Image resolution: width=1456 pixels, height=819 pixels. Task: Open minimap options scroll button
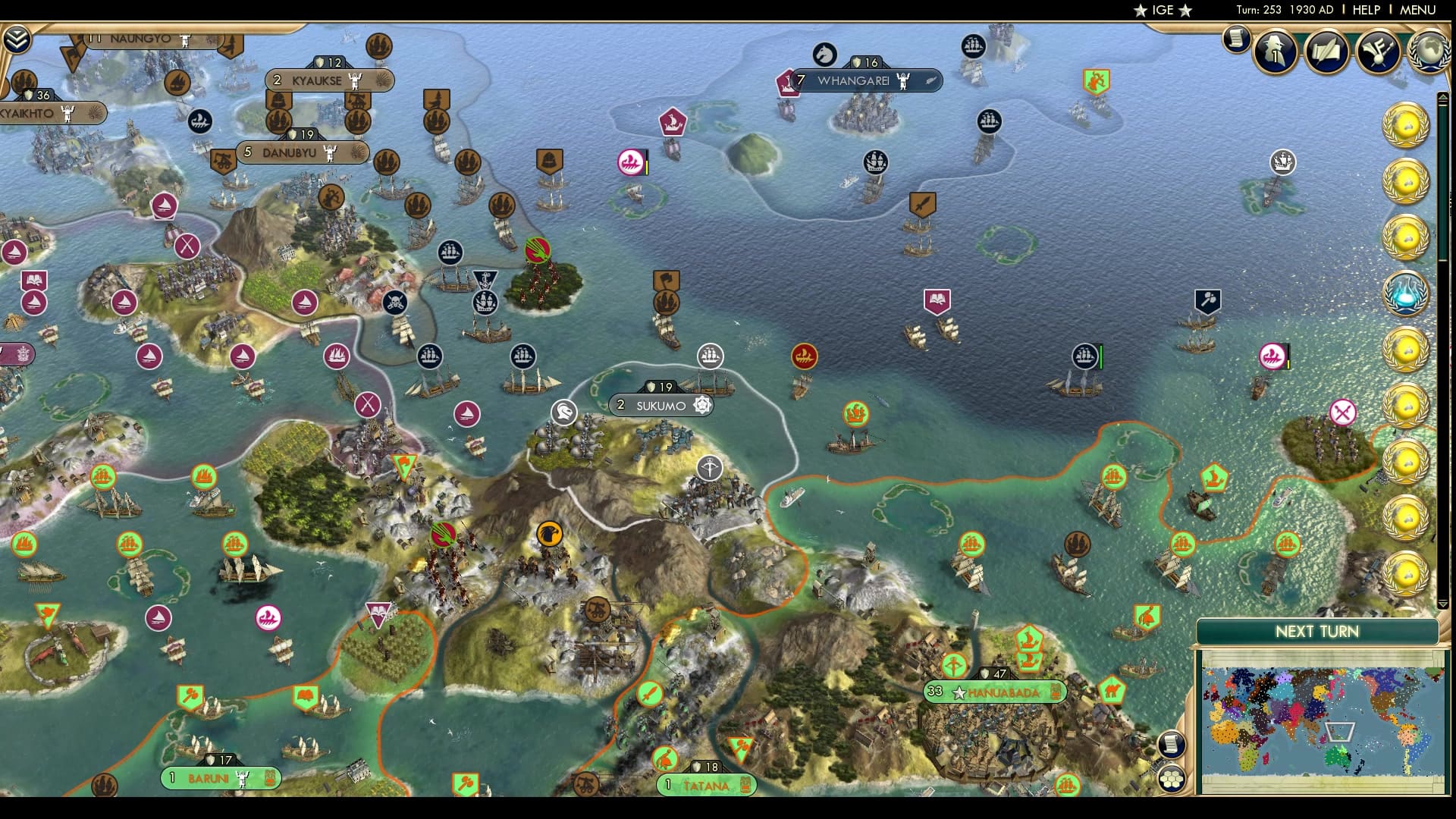click(x=1172, y=744)
